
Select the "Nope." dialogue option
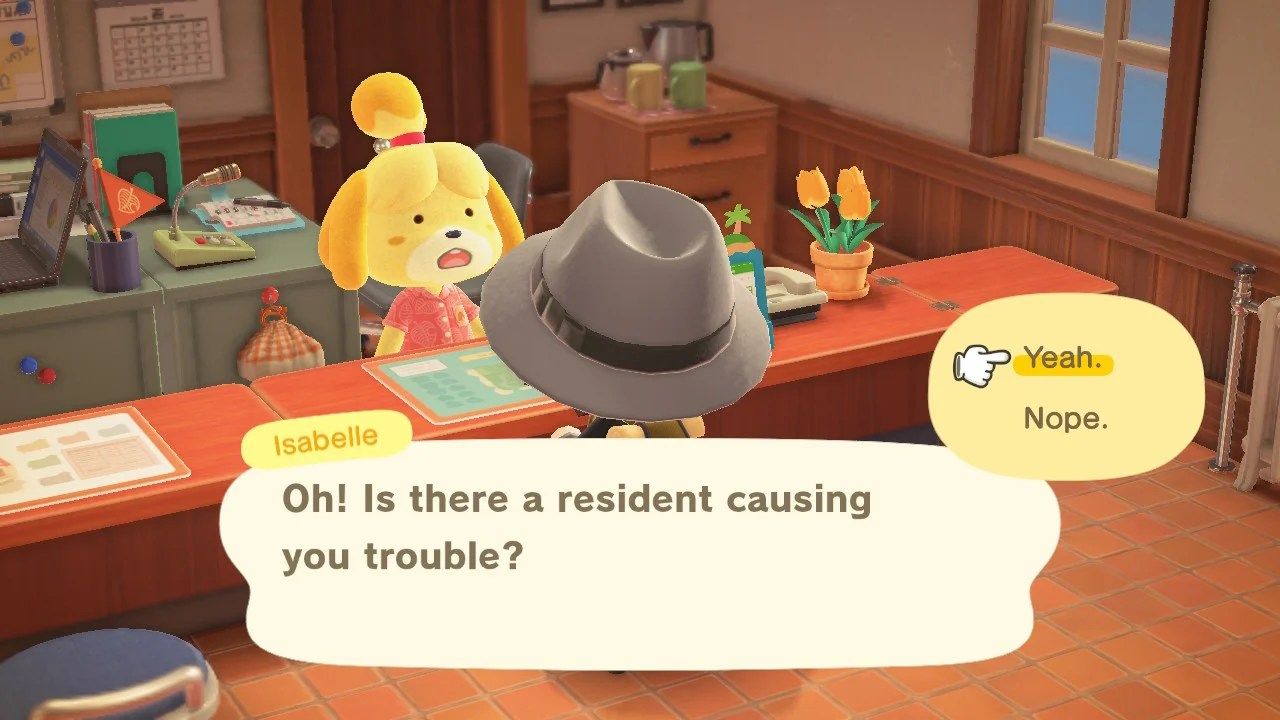tap(1066, 419)
